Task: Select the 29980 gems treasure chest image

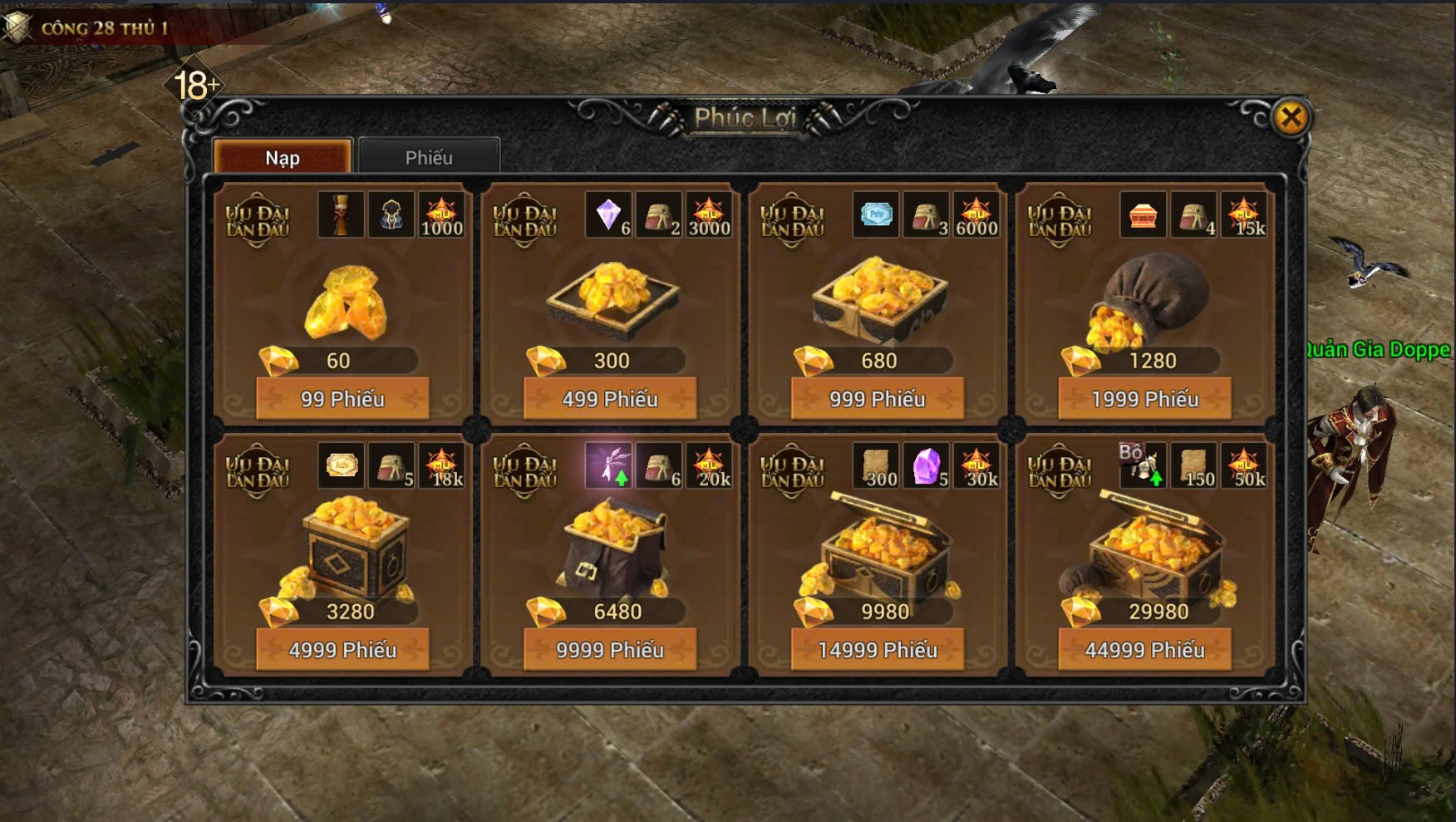Action: pyautogui.click(x=1151, y=544)
